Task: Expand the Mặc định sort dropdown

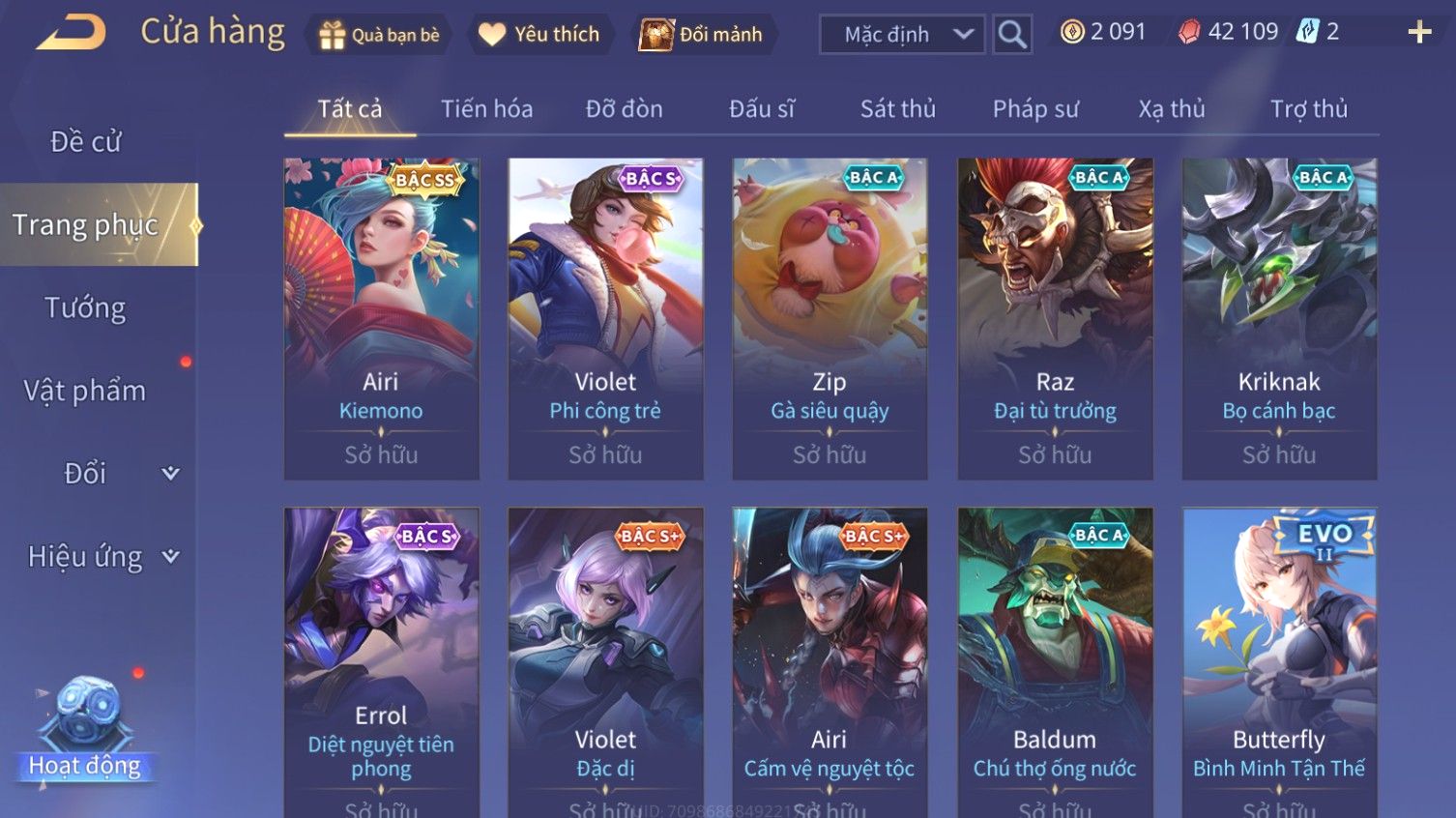Action: pos(902,35)
